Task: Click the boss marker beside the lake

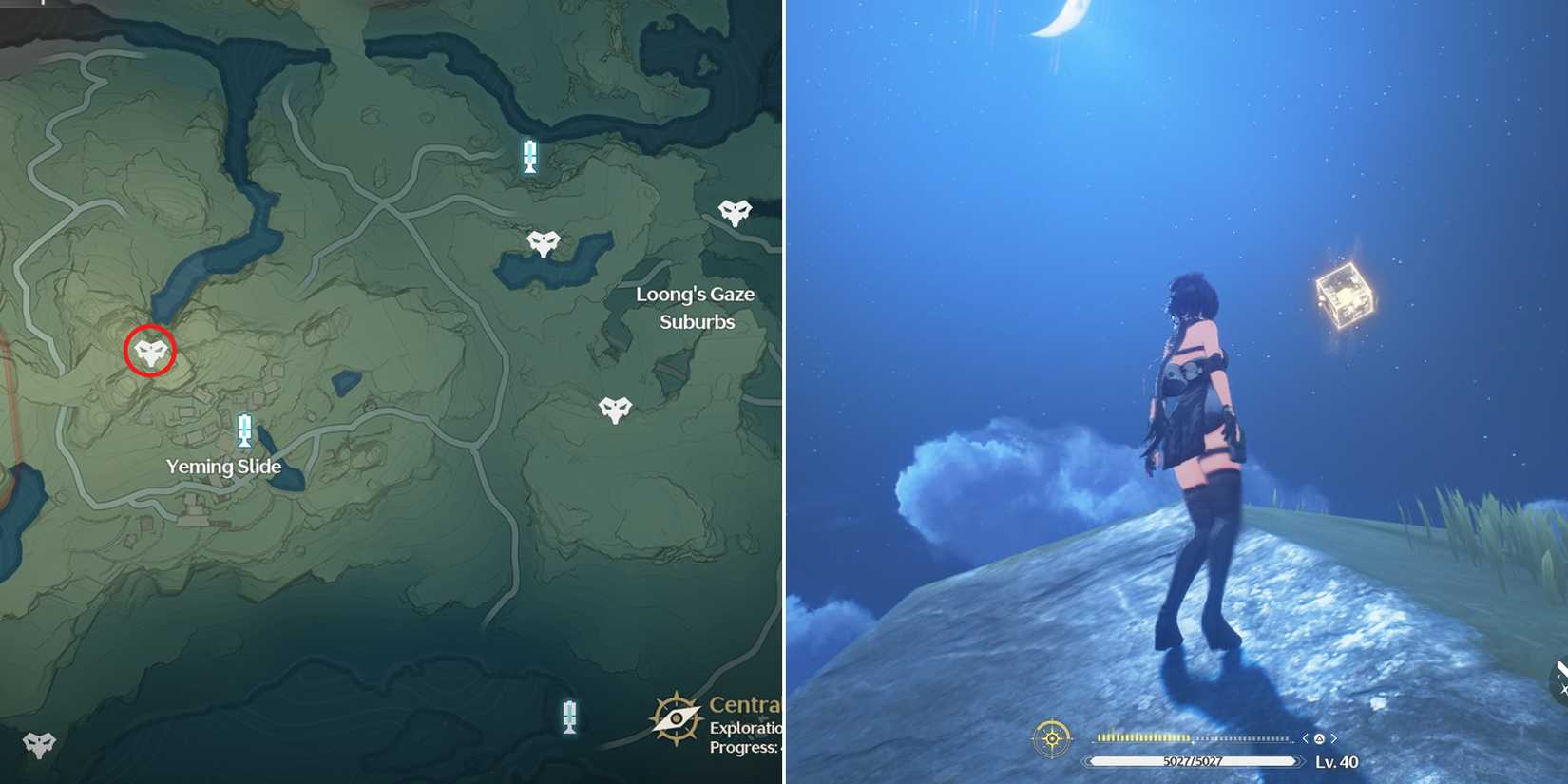Action: pos(542,242)
